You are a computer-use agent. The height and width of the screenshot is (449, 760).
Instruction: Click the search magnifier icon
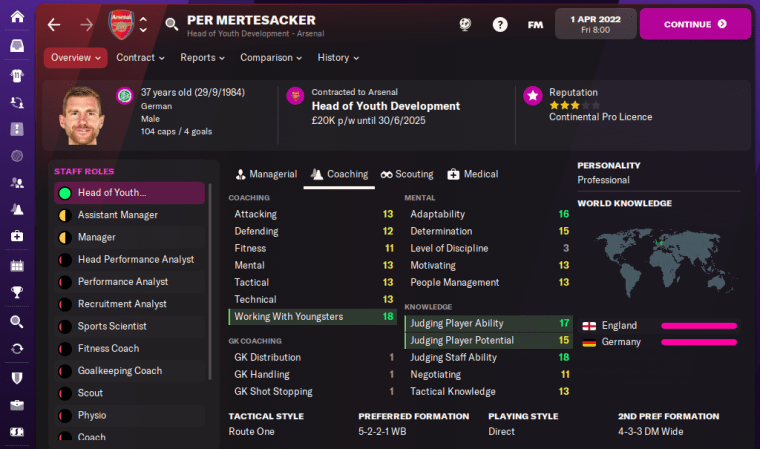pos(172,24)
